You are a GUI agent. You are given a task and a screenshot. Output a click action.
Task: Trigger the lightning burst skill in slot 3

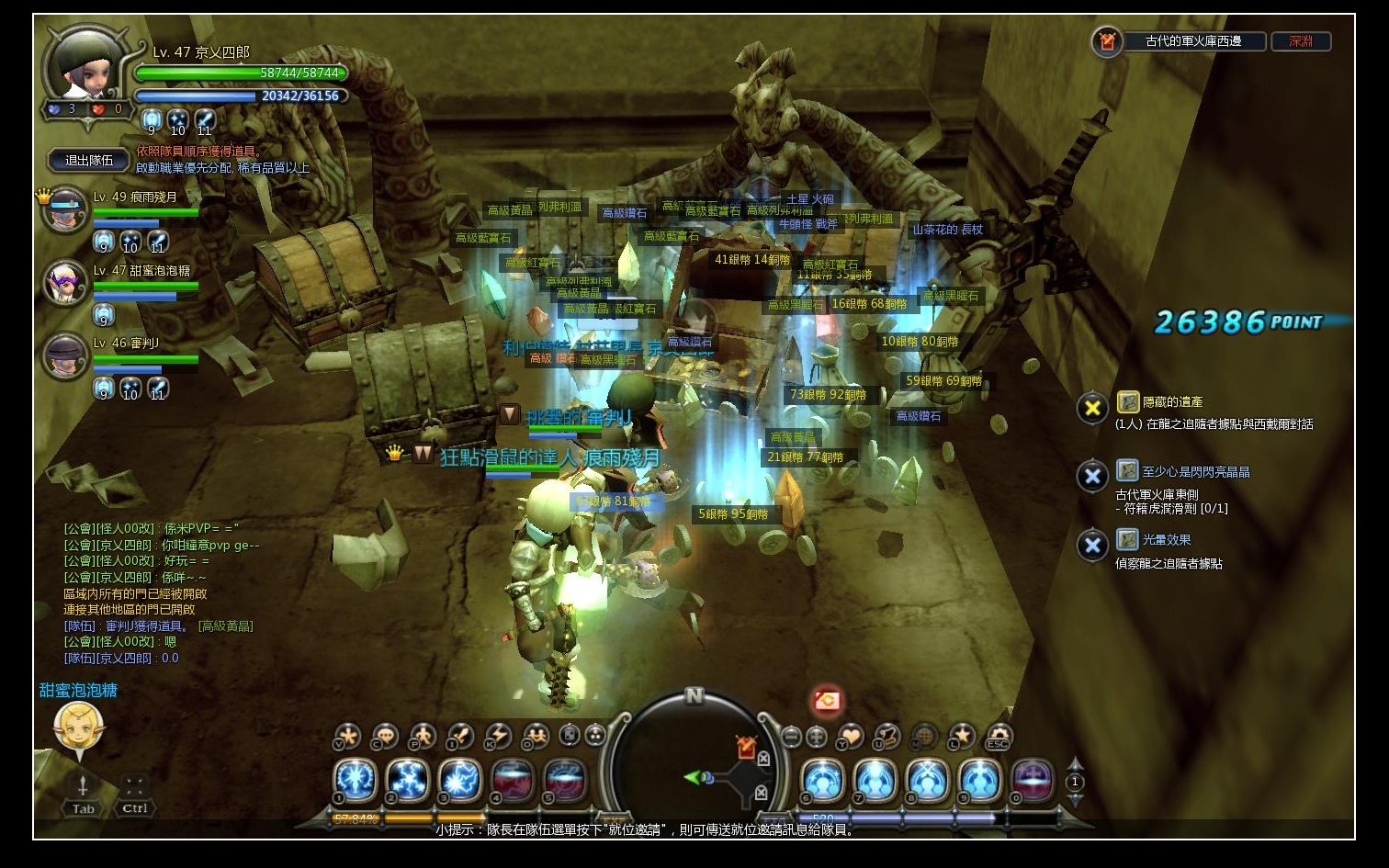point(459,781)
